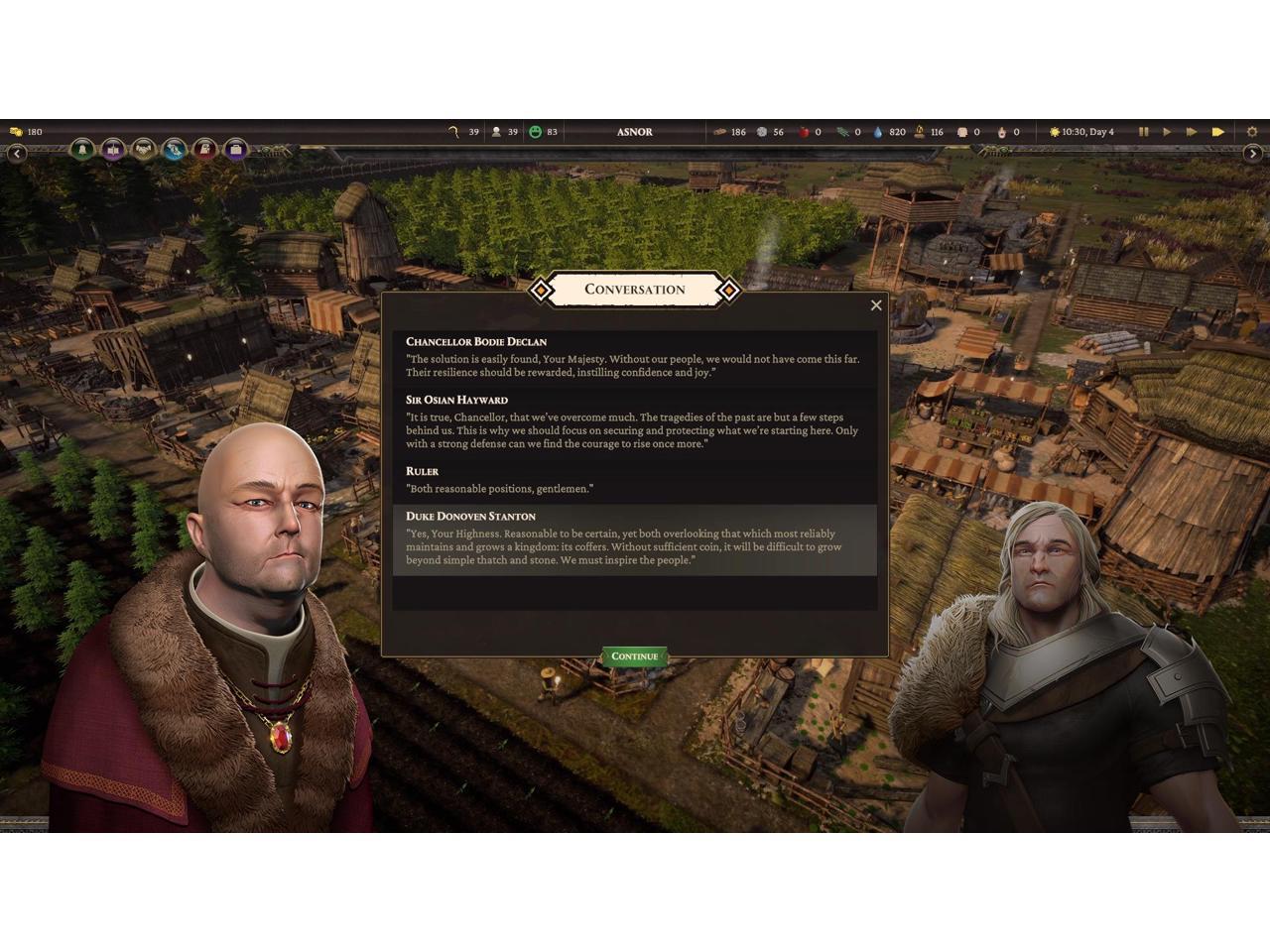The image size is (1270, 952).
Task: Click the right arrow button
Action: [x=1252, y=154]
